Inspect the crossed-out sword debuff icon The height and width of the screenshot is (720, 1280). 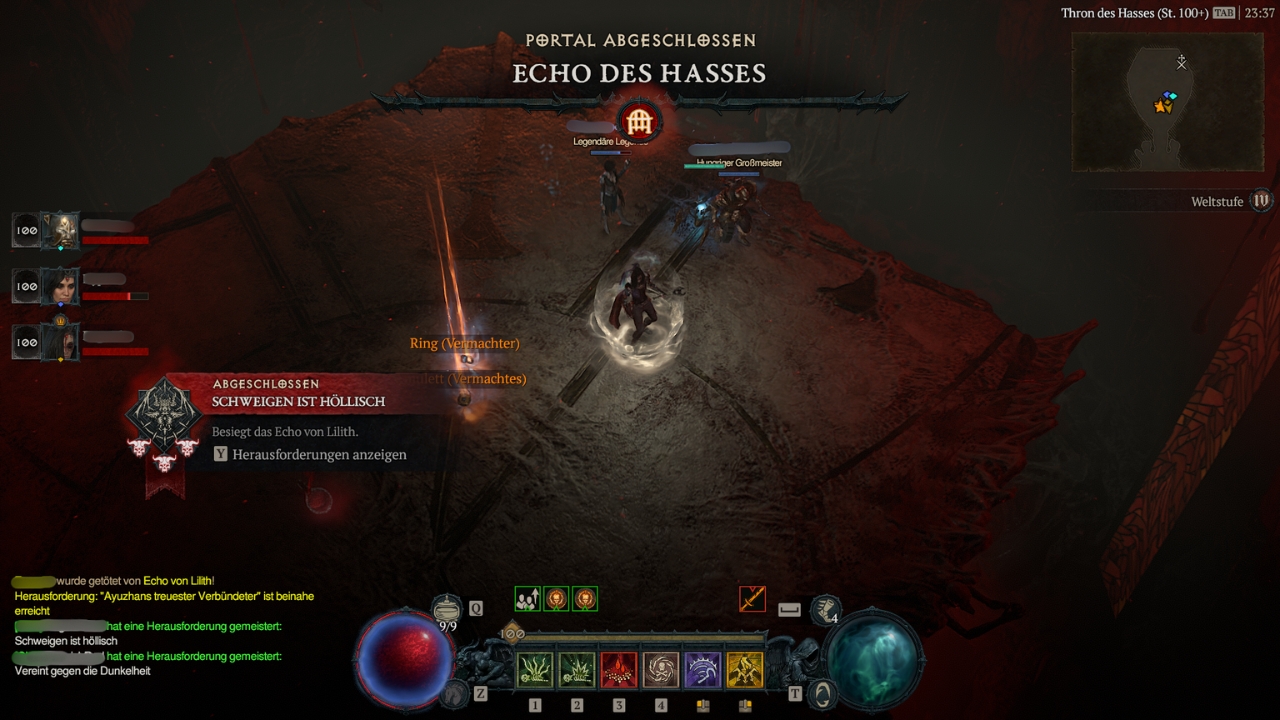tap(752, 599)
